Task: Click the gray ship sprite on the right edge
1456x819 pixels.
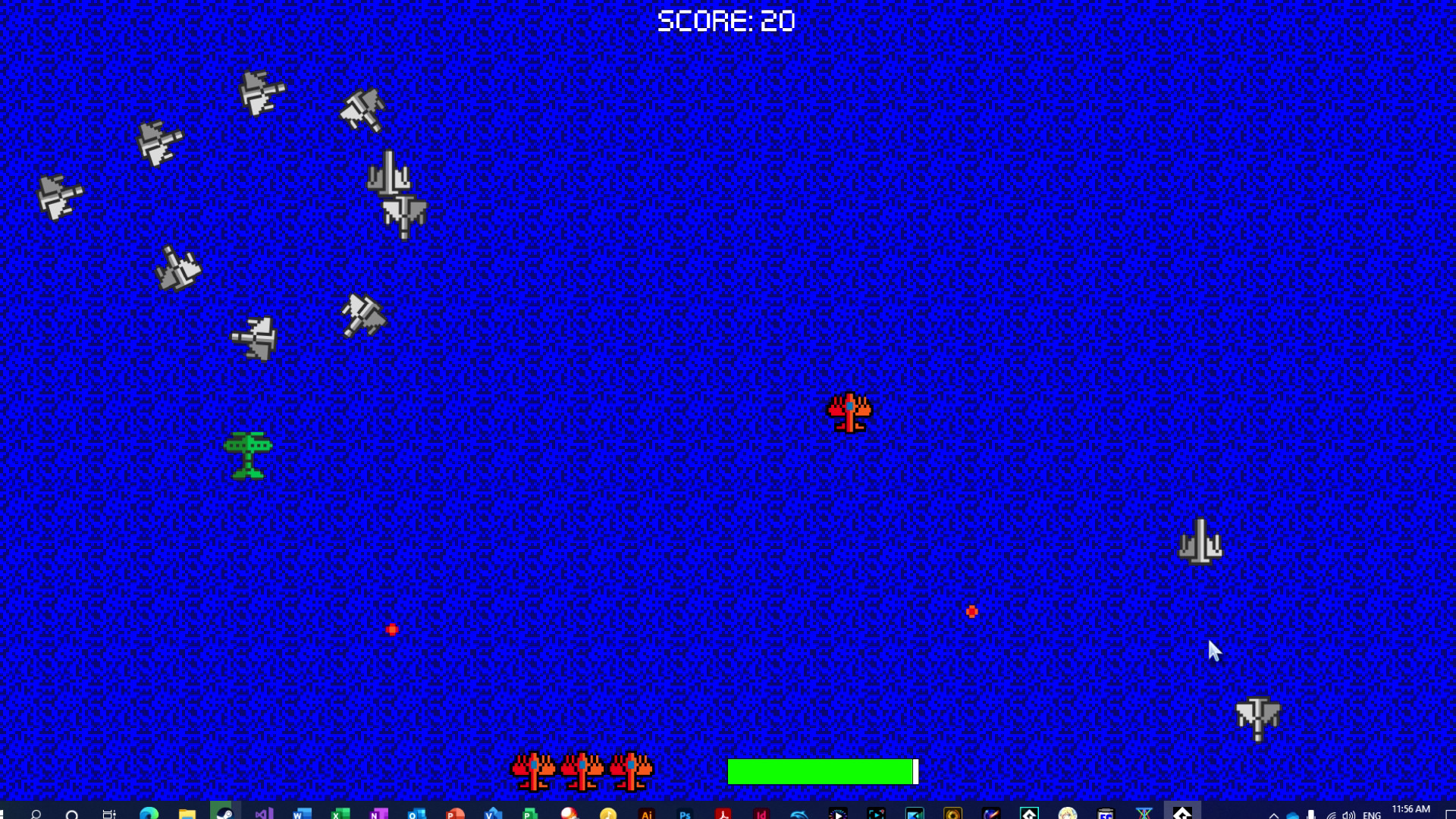Action: coord(1202,542)
